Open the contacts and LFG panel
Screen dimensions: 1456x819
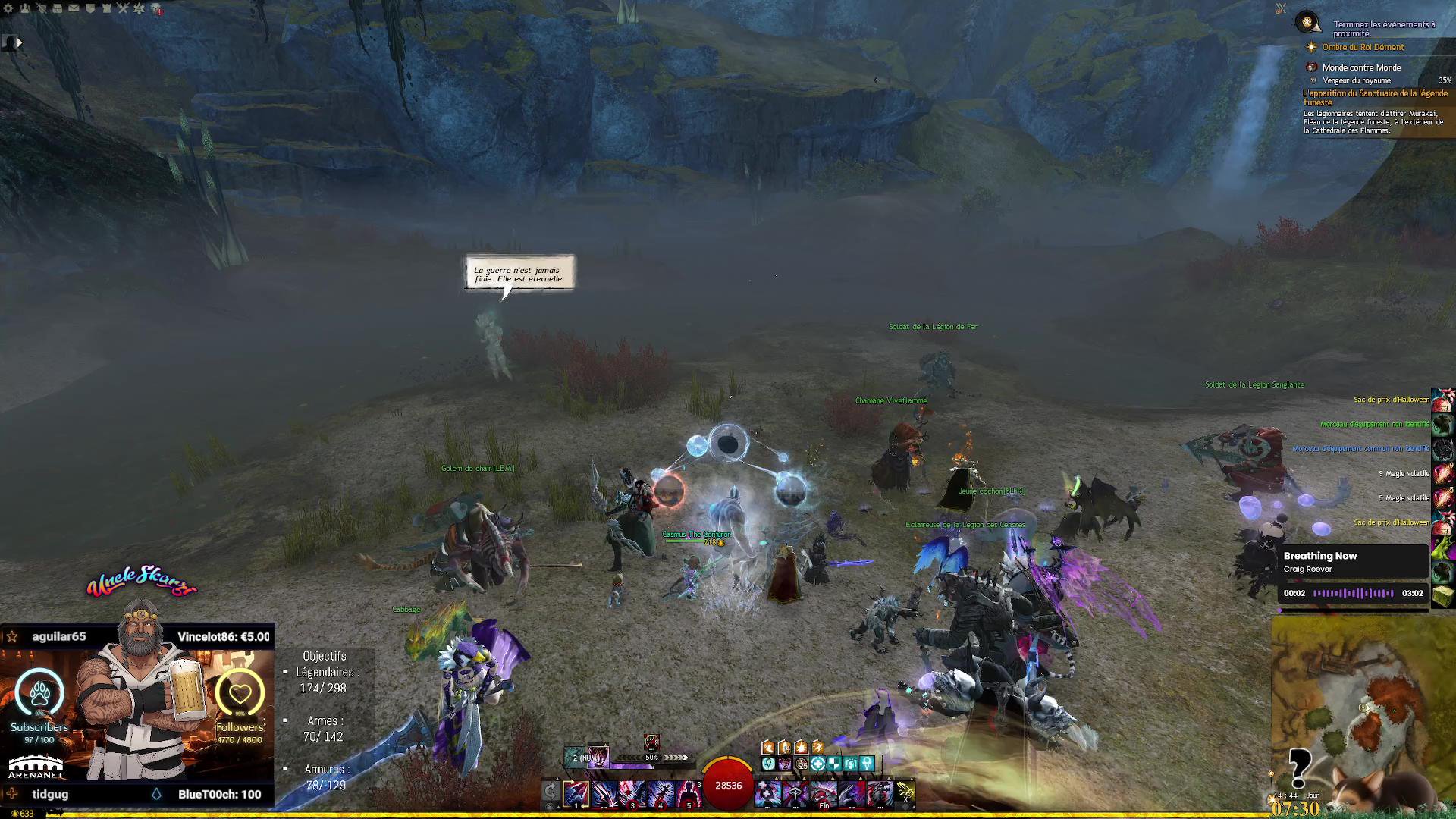(x=25, y=8)
